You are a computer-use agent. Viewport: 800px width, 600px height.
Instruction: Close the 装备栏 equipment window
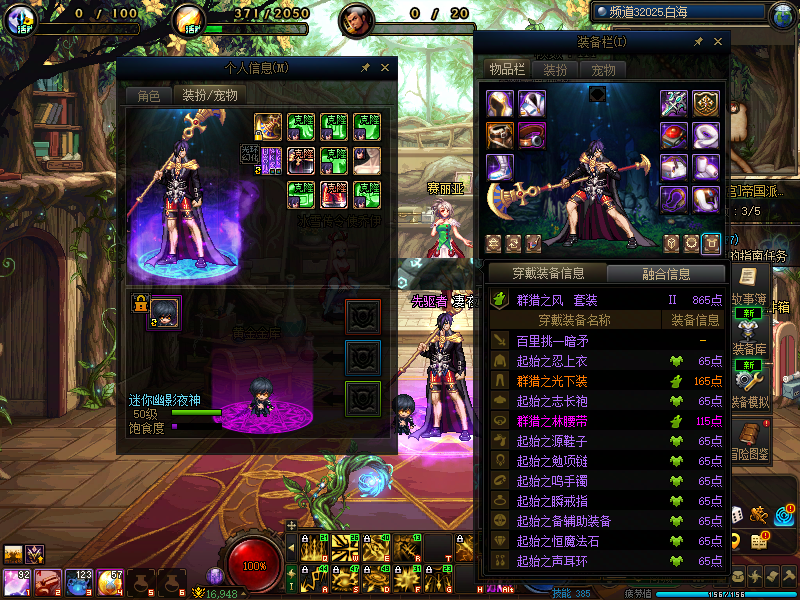pos(717,42)
